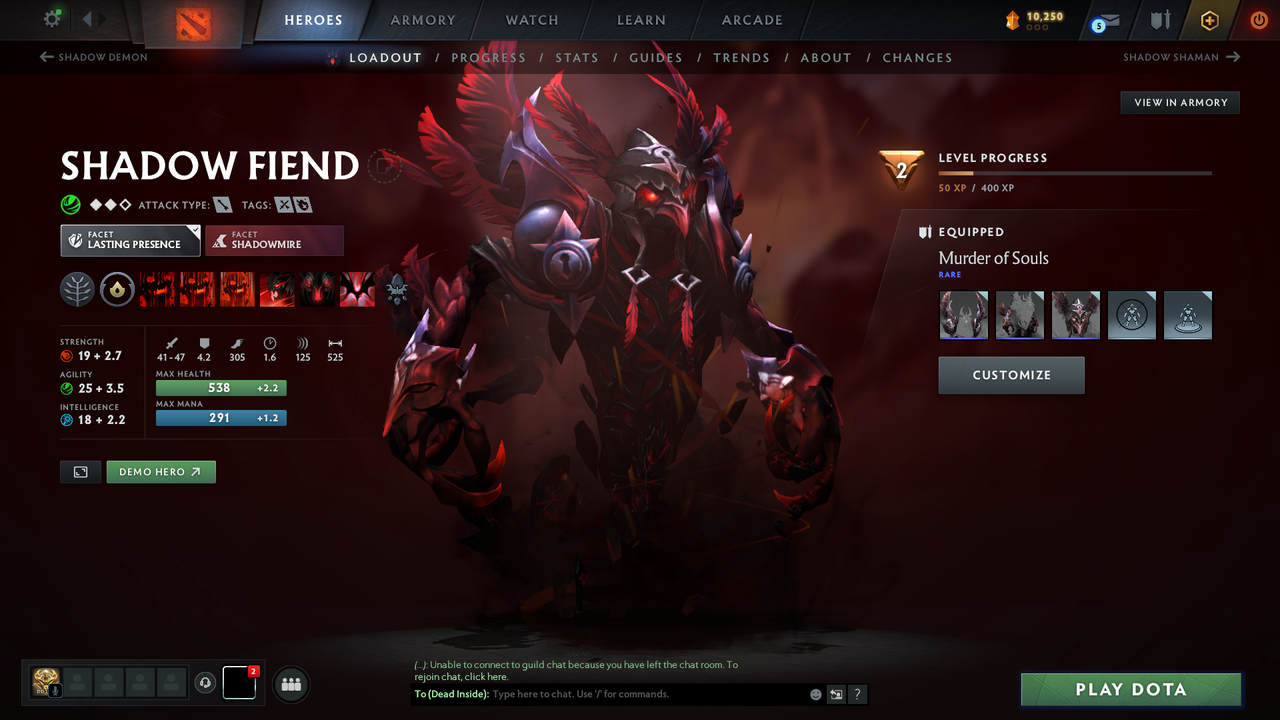Click the friends list icon near chat
Viewport: 1280px width, 720px height.
point(290,684)
